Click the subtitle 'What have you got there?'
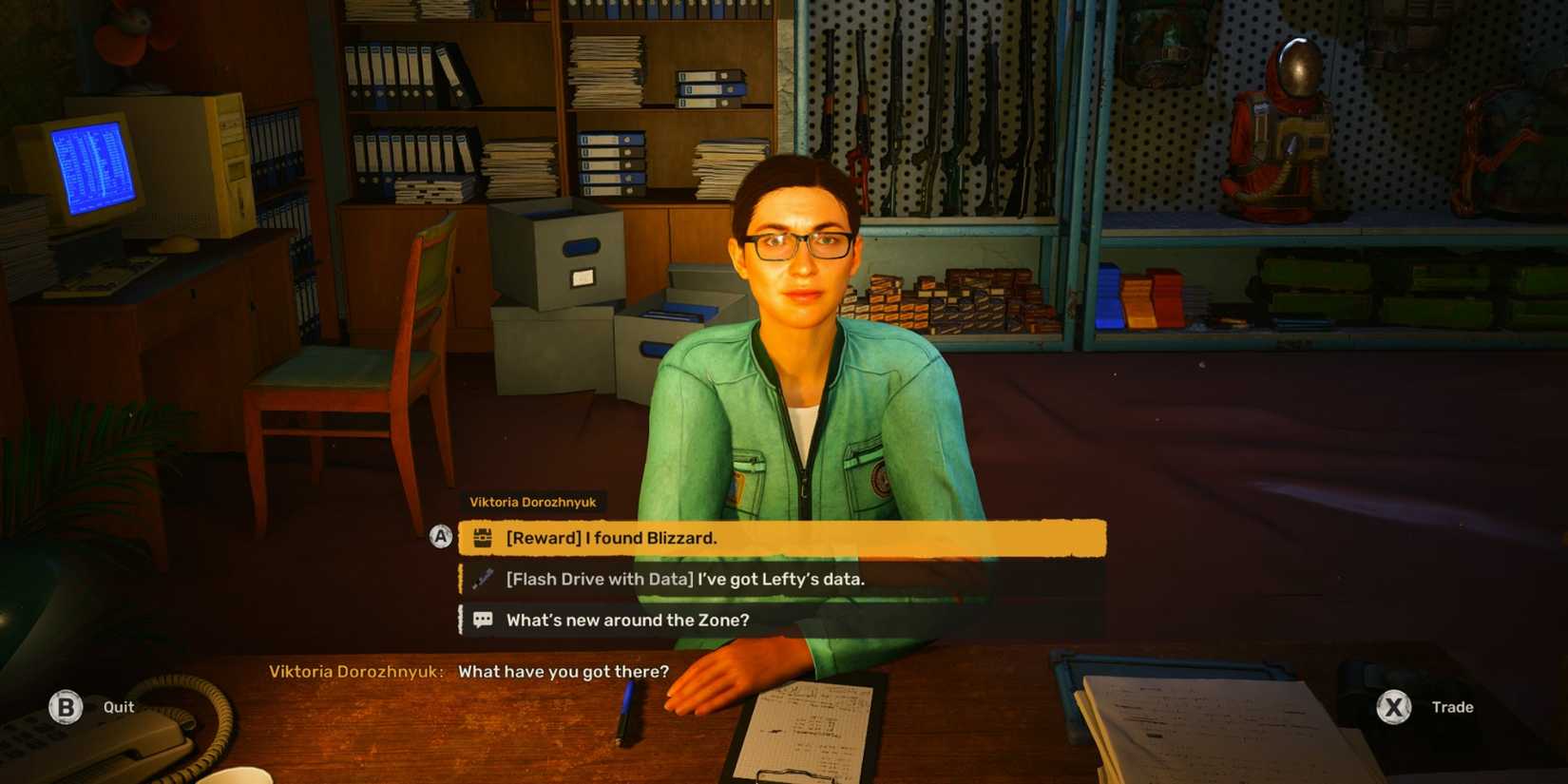The image size is (1568, 784). 564,671
